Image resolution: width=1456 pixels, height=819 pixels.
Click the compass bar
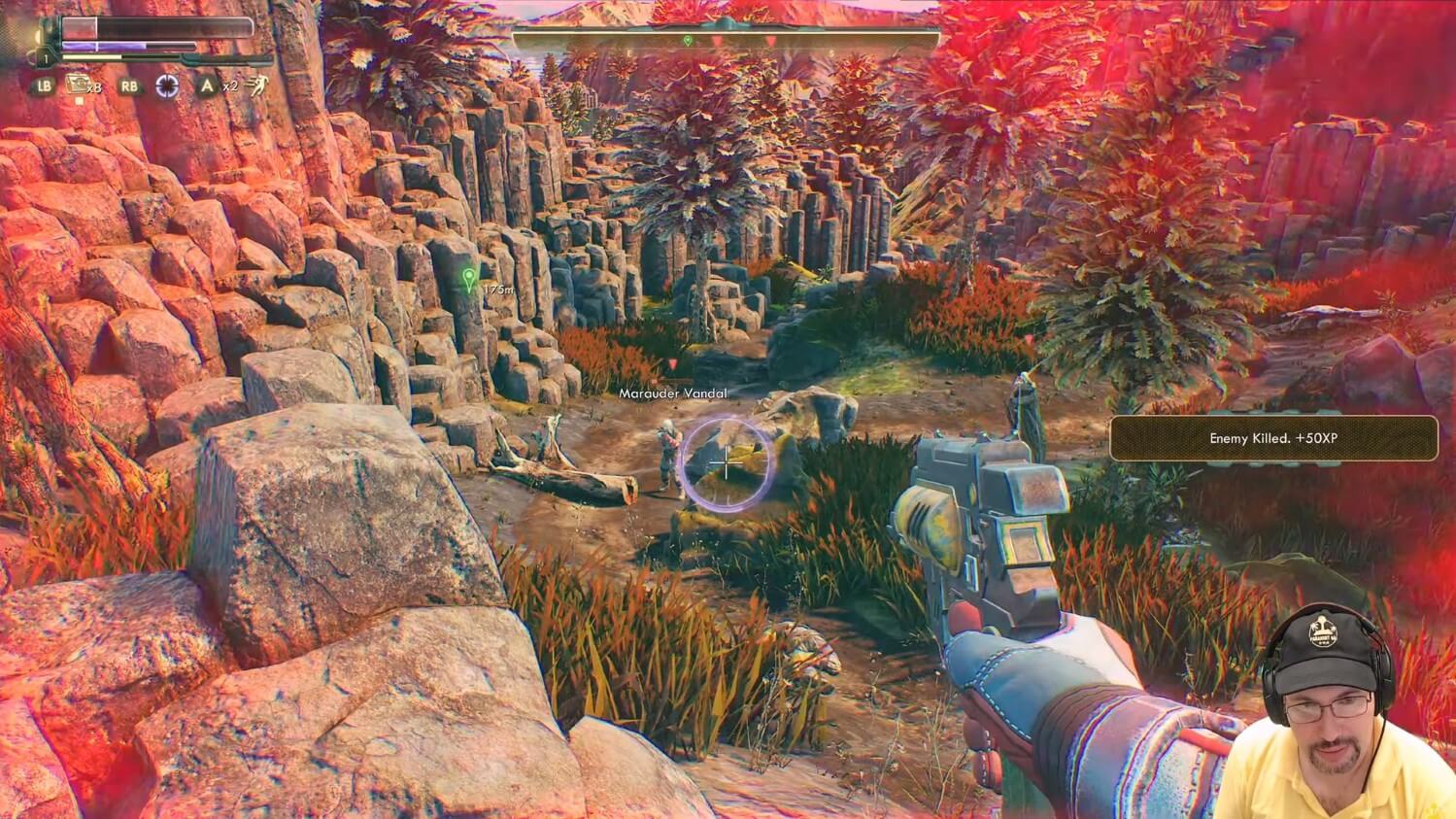[x=726, y=41]
